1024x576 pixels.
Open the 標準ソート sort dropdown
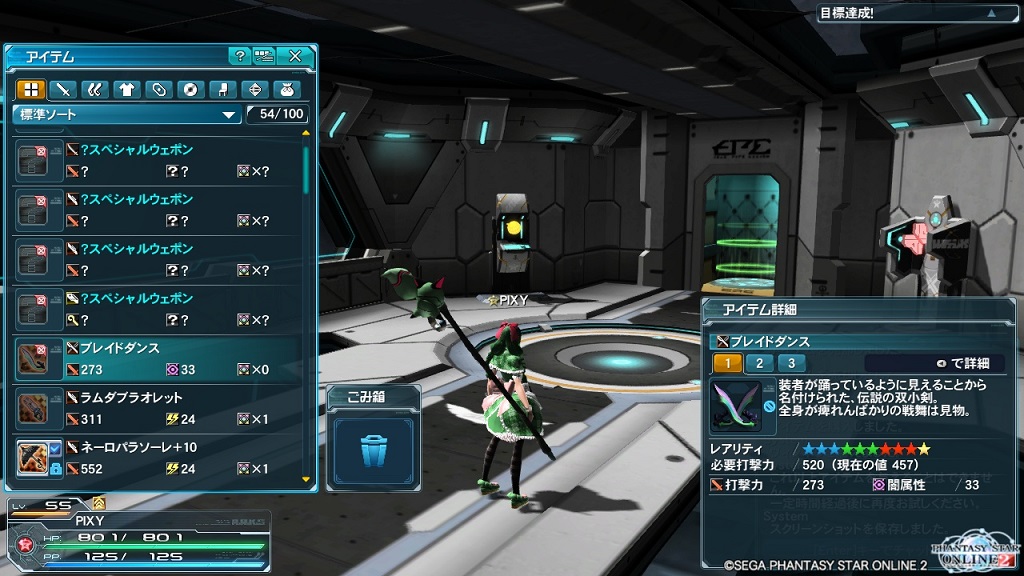click(x=127, y=115)
